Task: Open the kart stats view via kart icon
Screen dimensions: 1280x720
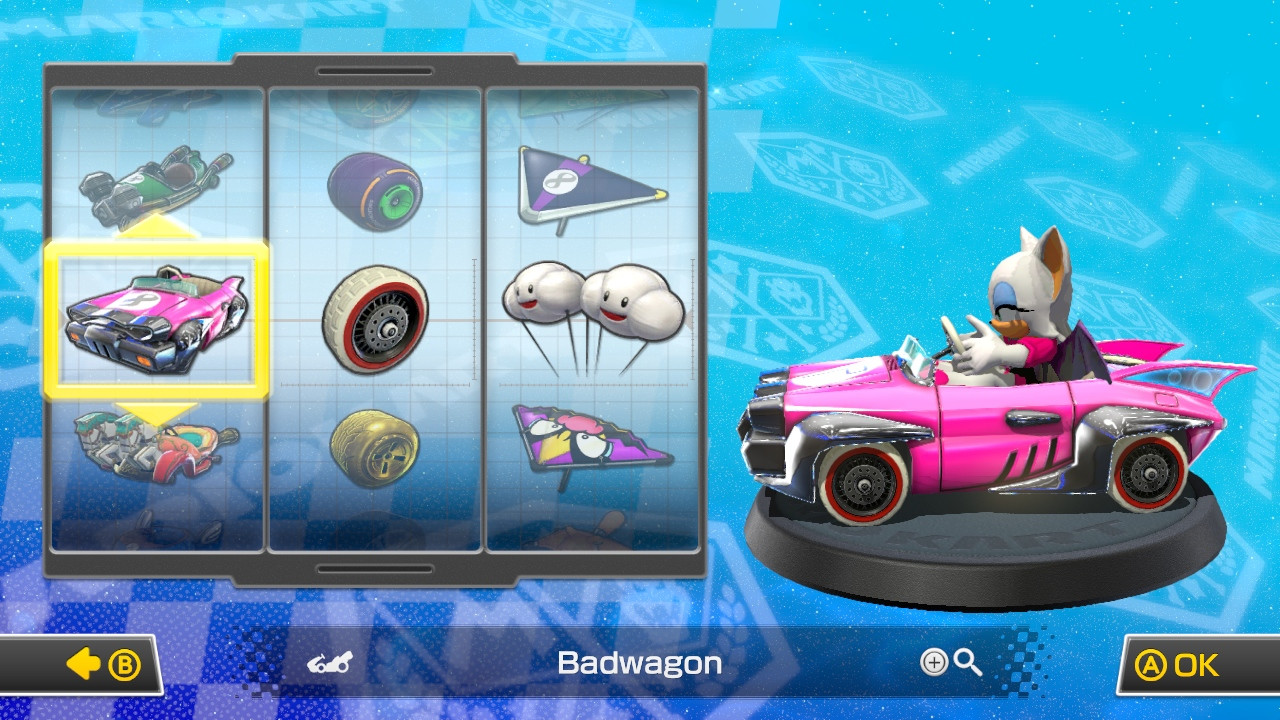Action: 327,661
